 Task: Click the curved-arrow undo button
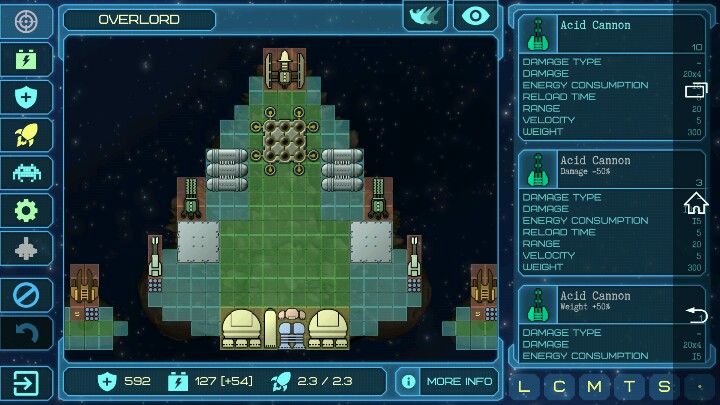(26, 333)
